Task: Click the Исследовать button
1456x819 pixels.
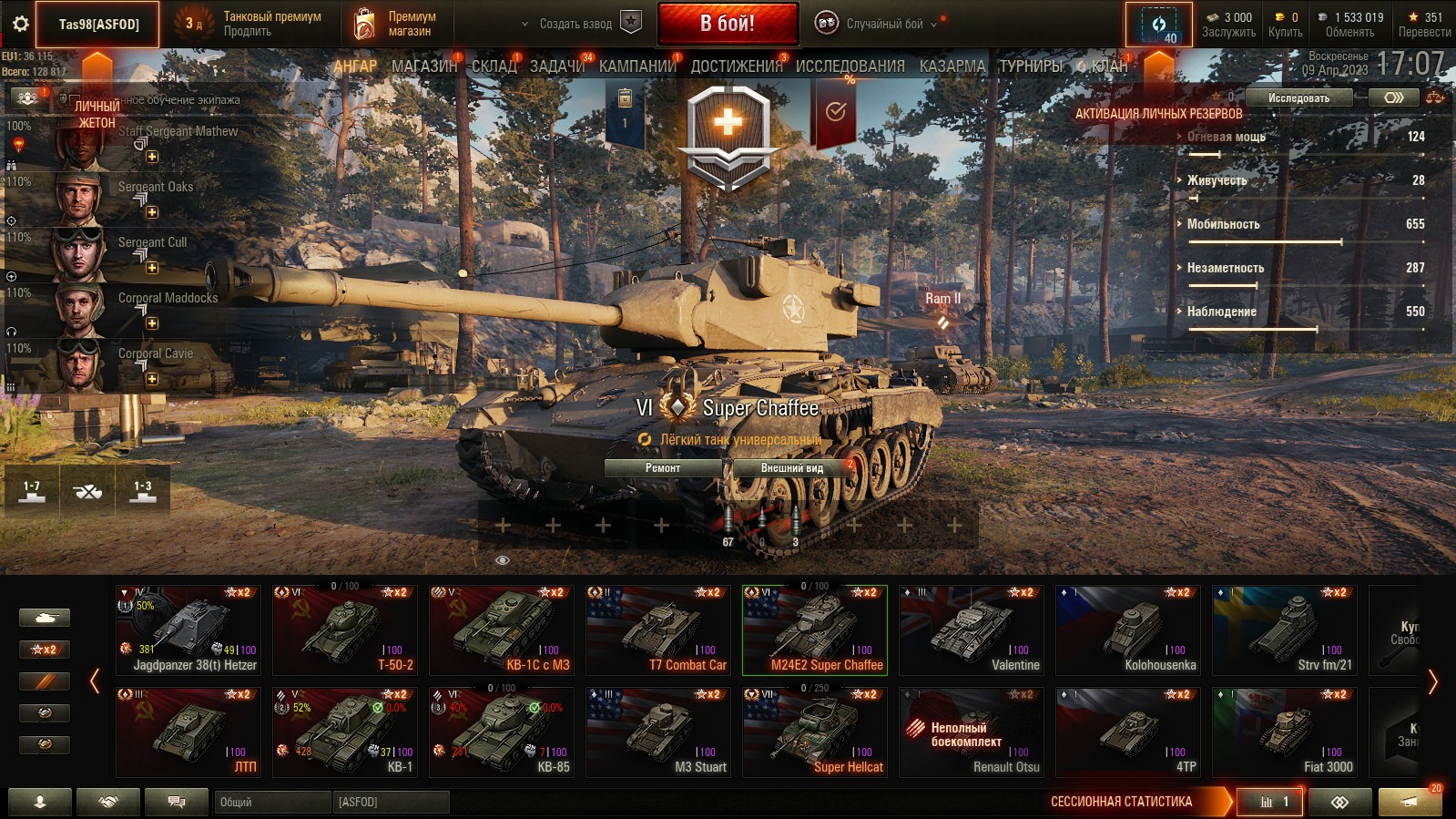Action: tap(1298, 97)
